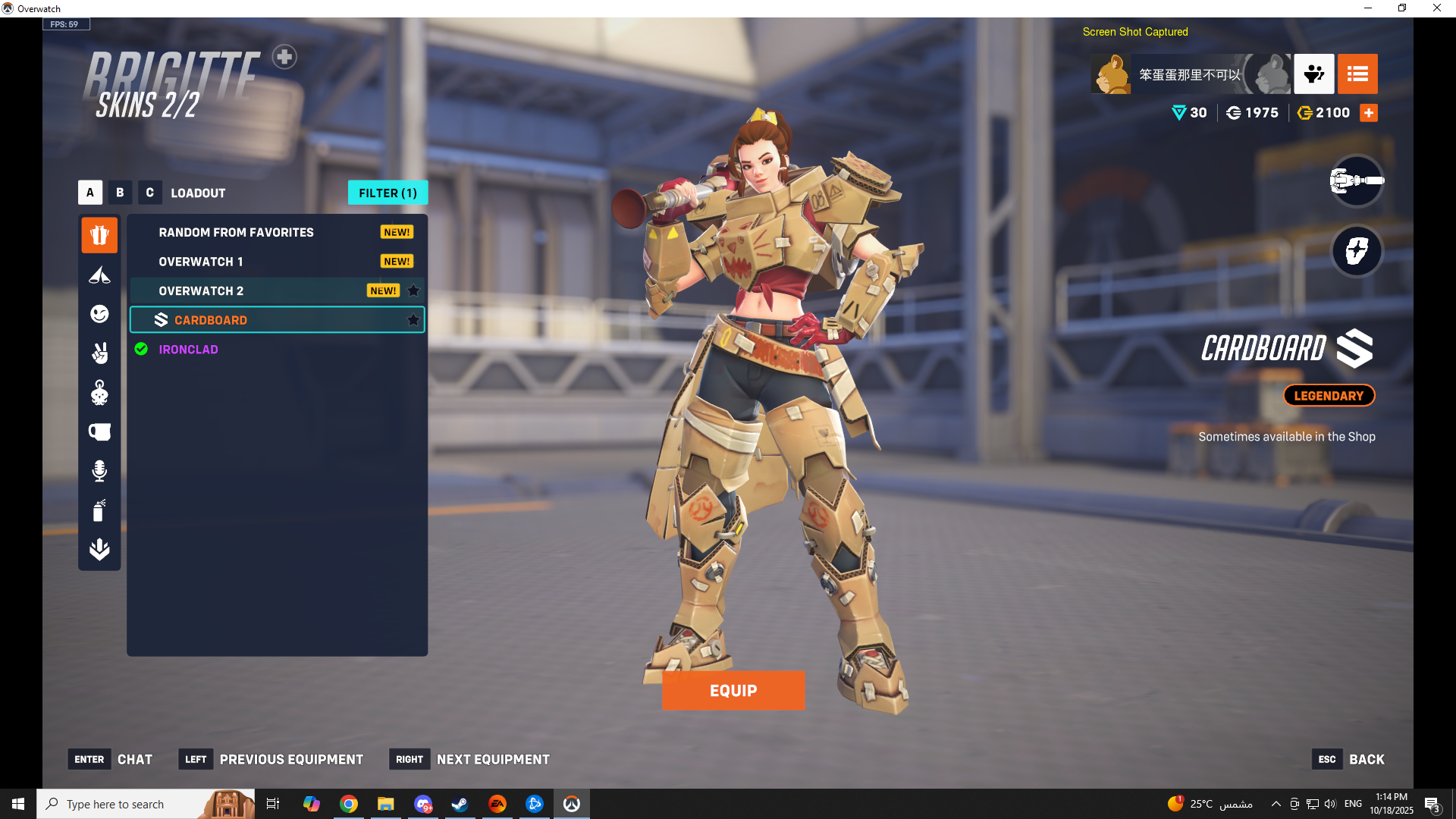Open the sprays spray-can category

click(x=99, y=510)
